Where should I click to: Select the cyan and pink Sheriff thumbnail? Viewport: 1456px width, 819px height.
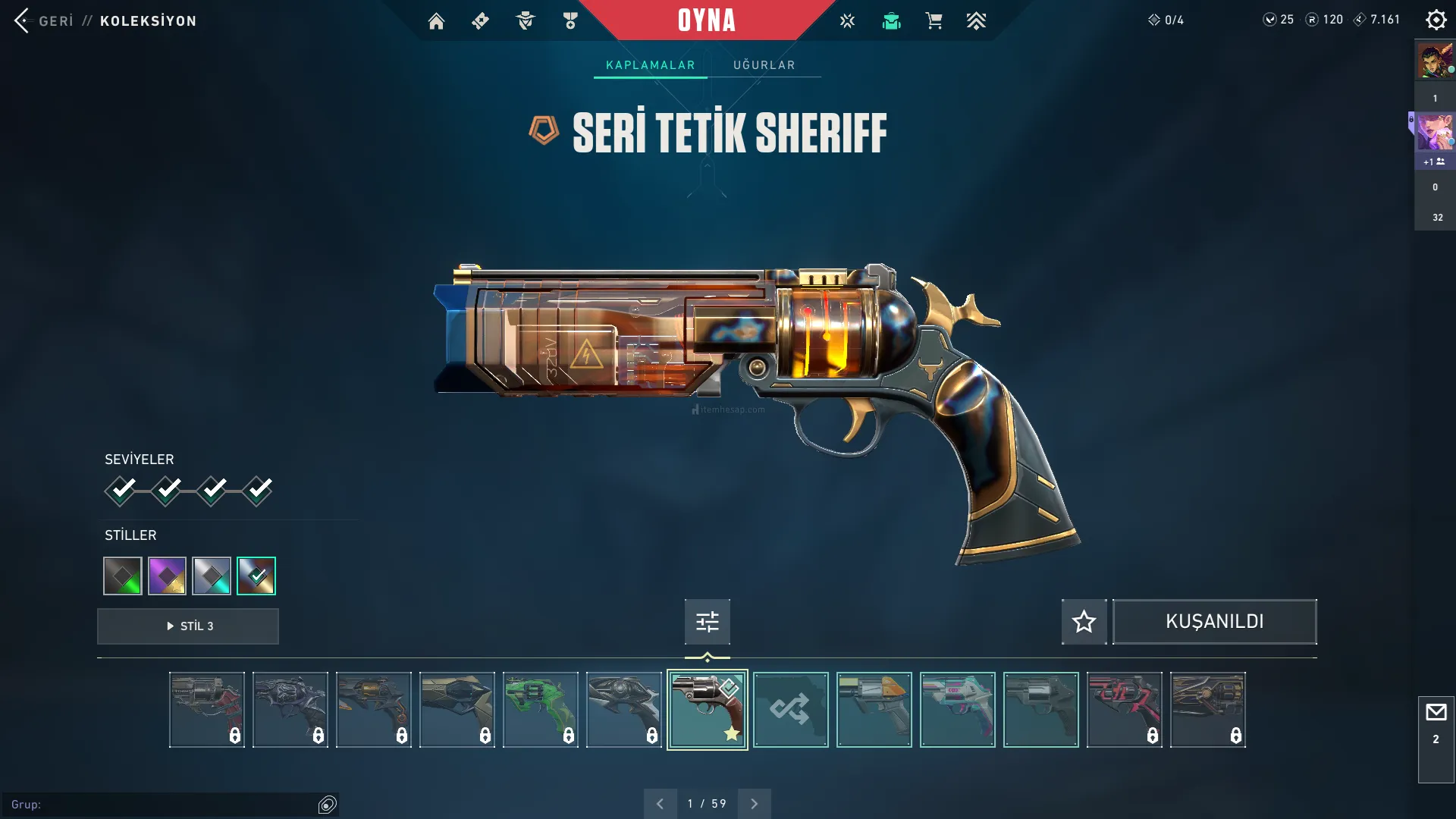pos(957,710)
